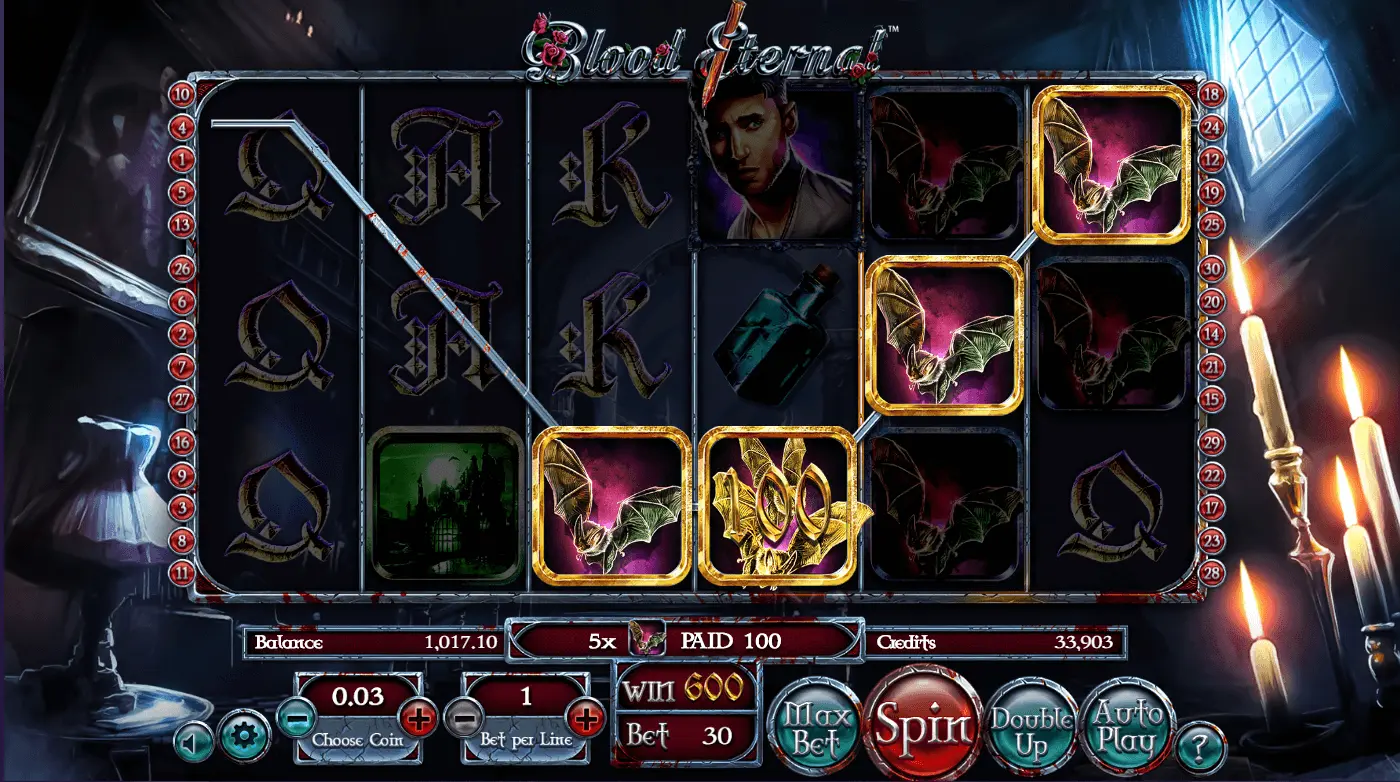
Task: Activate the Max Bet button
Action: coord(812,728)
